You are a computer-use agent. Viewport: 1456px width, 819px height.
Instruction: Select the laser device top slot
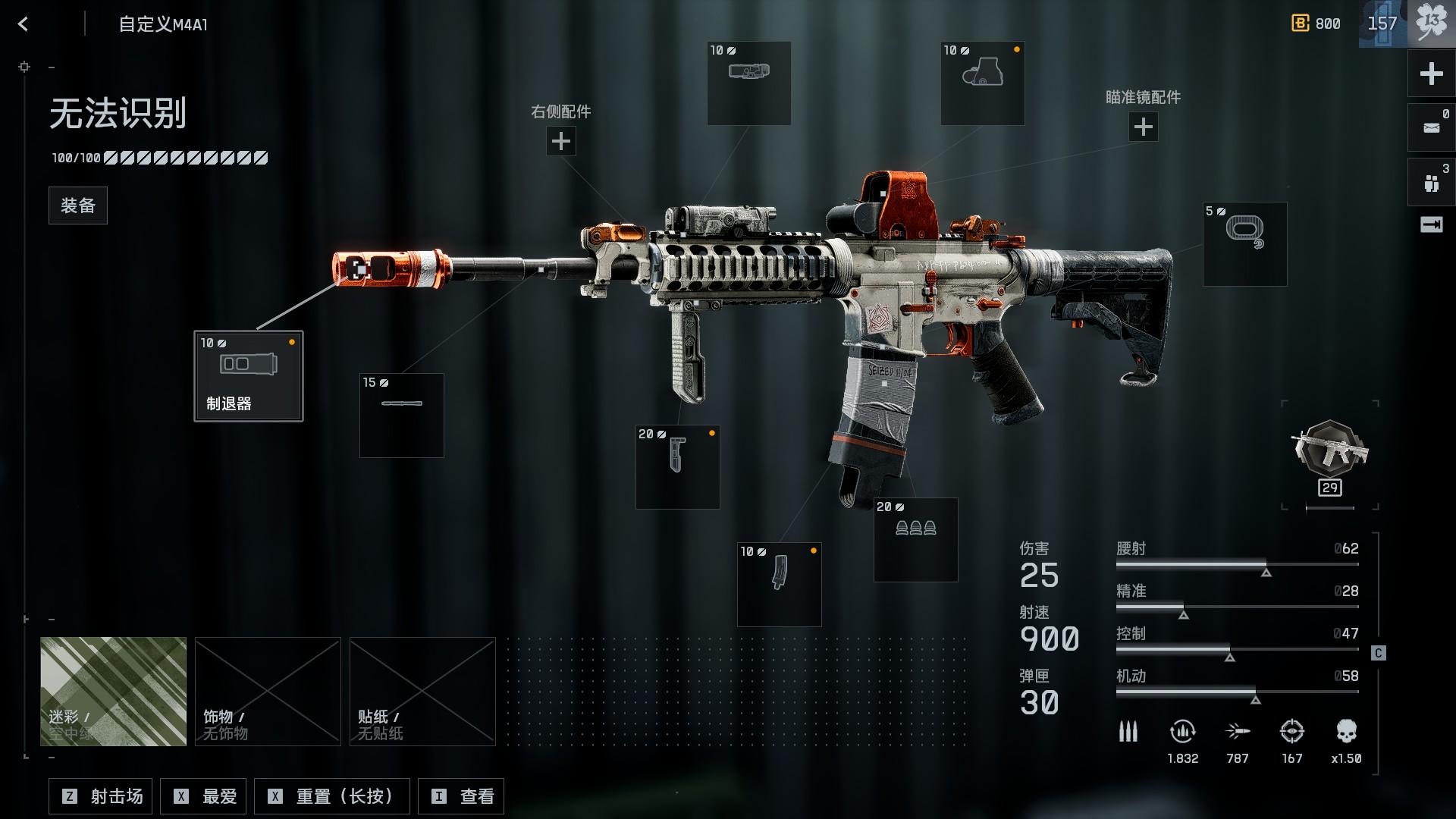[748, 83]
